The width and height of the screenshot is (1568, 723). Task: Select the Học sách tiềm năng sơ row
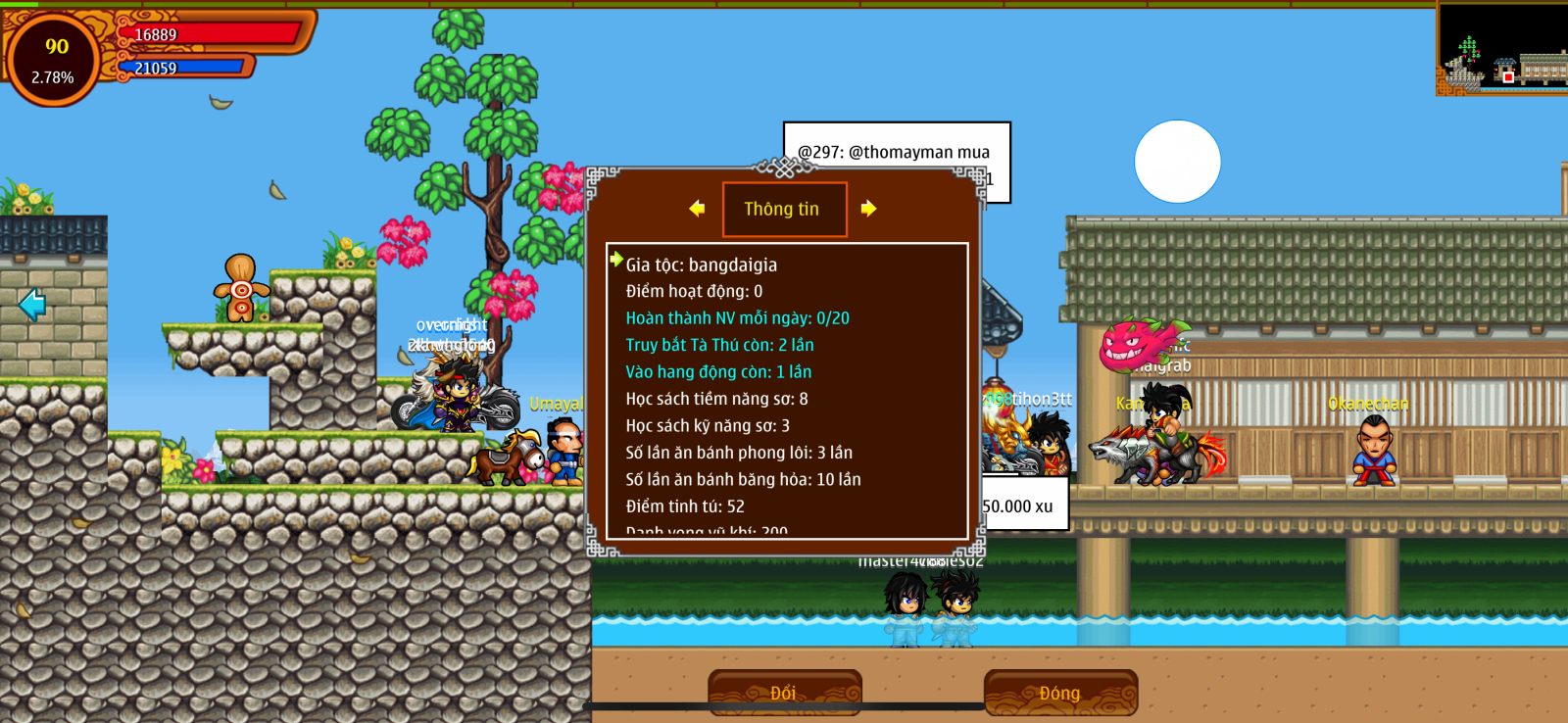[716, 399]
